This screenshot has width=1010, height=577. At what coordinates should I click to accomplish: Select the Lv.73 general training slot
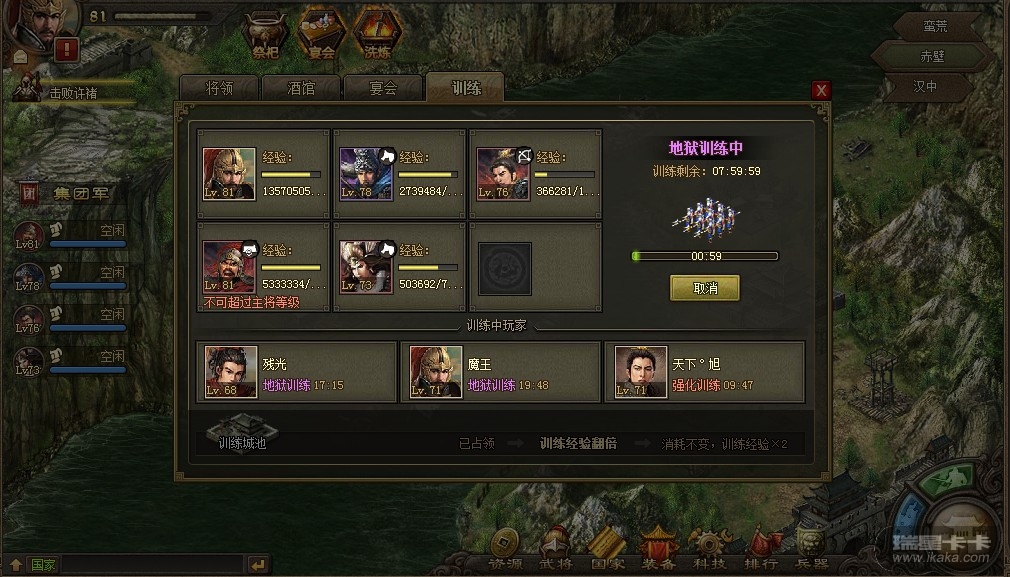pos(400,266)
